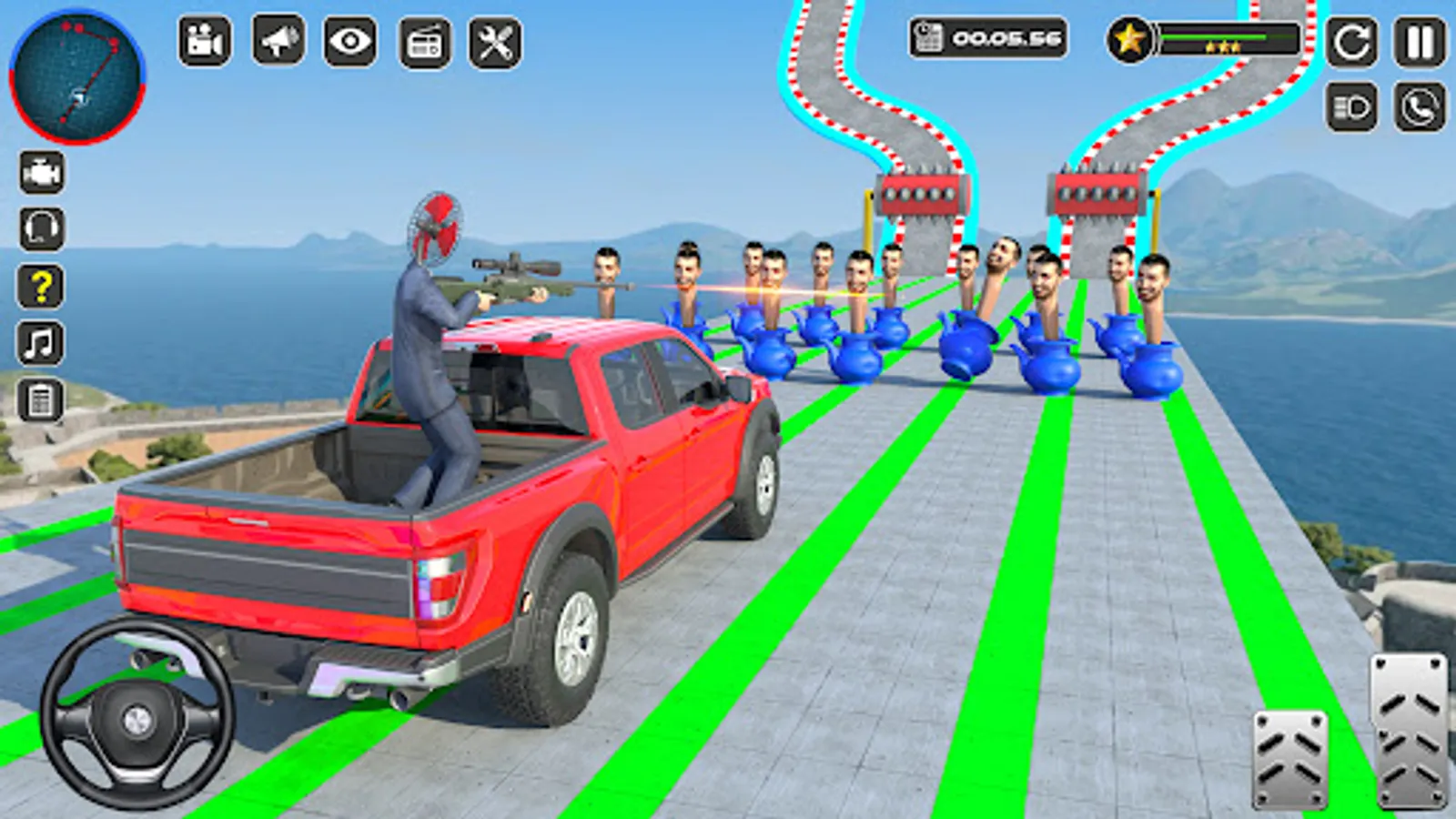Open the video recorder icon
The image size is (1456, 819).
point(207,40)
